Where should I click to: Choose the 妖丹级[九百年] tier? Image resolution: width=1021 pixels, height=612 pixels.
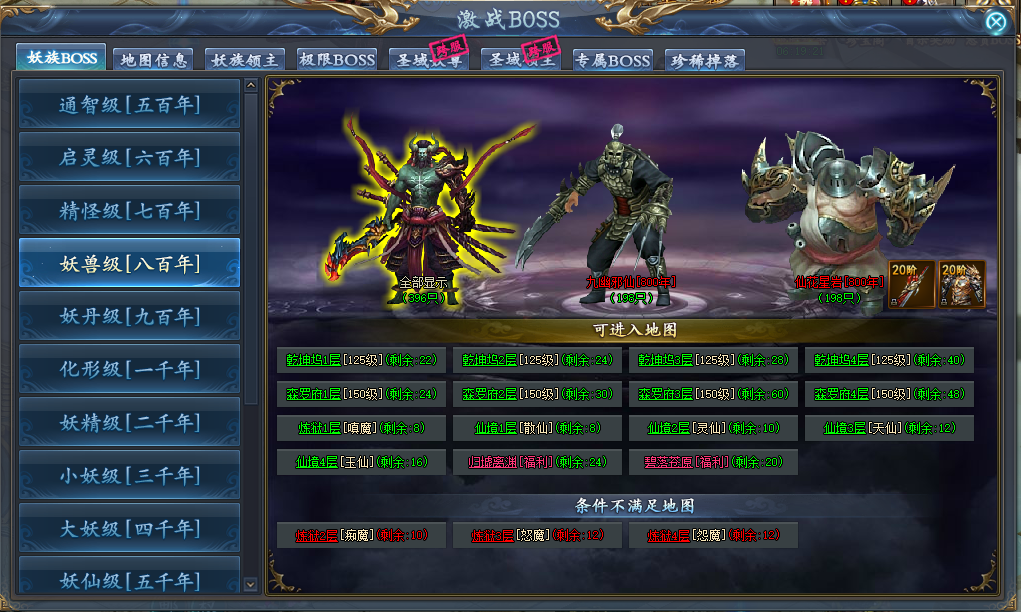pos(129,316)
